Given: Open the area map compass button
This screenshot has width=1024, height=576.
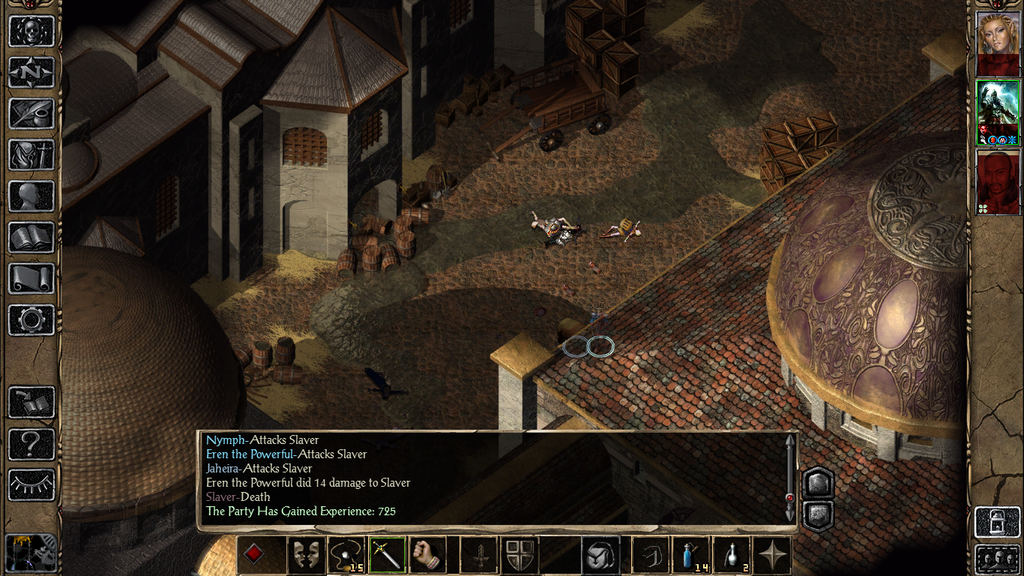Looking at the screenshot, I should [31, 72].
